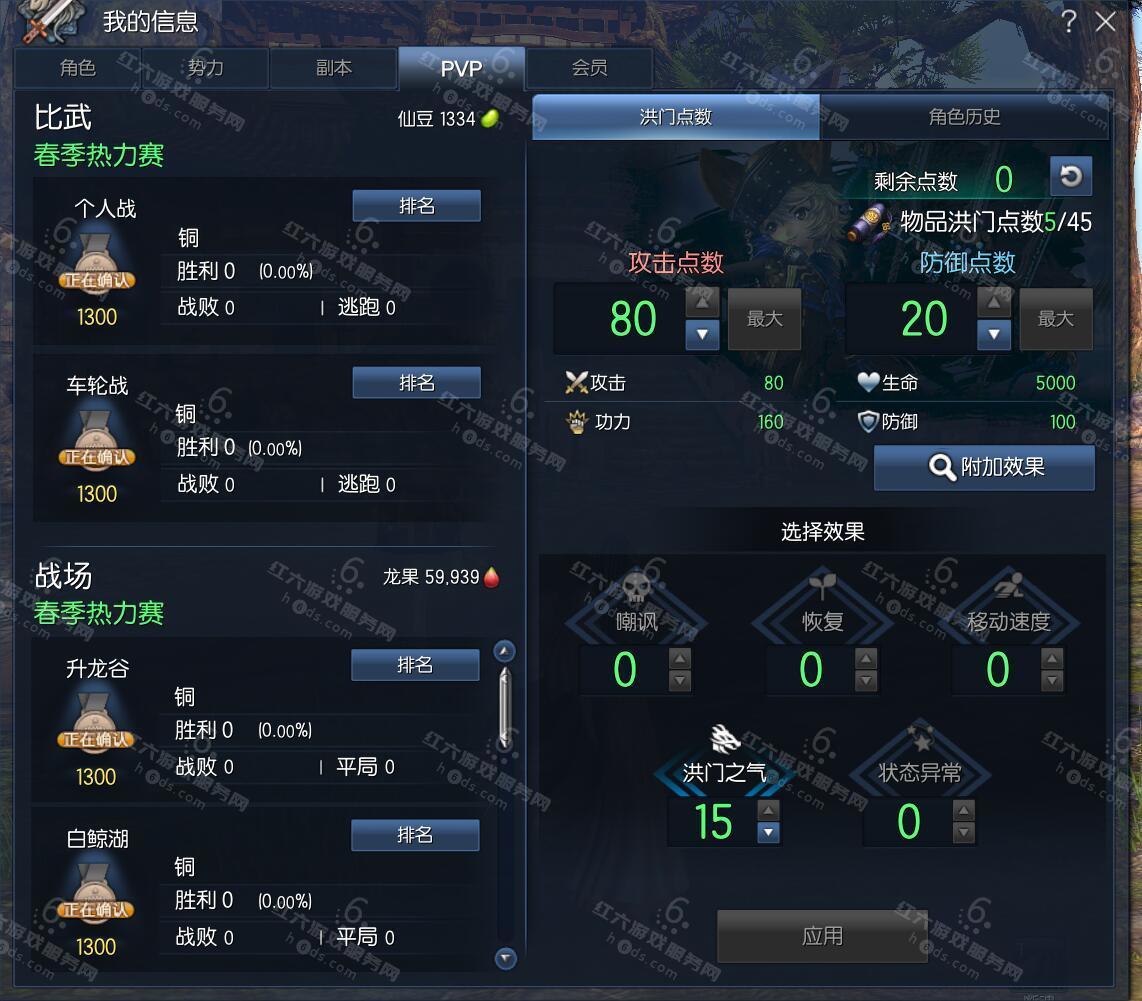Show the 角色历史 panel
This screenshot has height=1001, width=1142.
pyautogui.click(x=964, y=117)
